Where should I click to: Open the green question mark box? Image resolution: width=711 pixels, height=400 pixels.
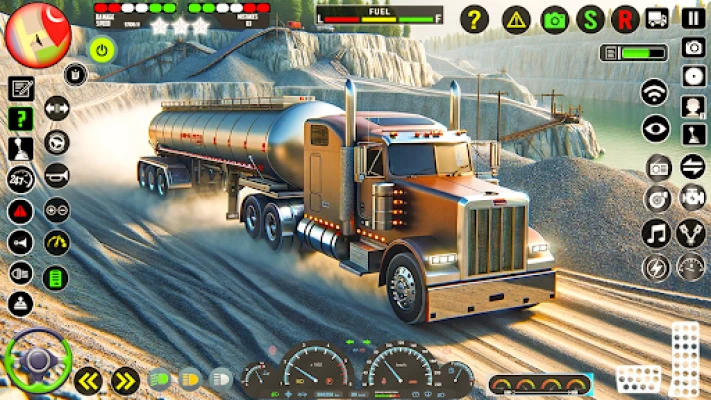(x=21, y=119)
